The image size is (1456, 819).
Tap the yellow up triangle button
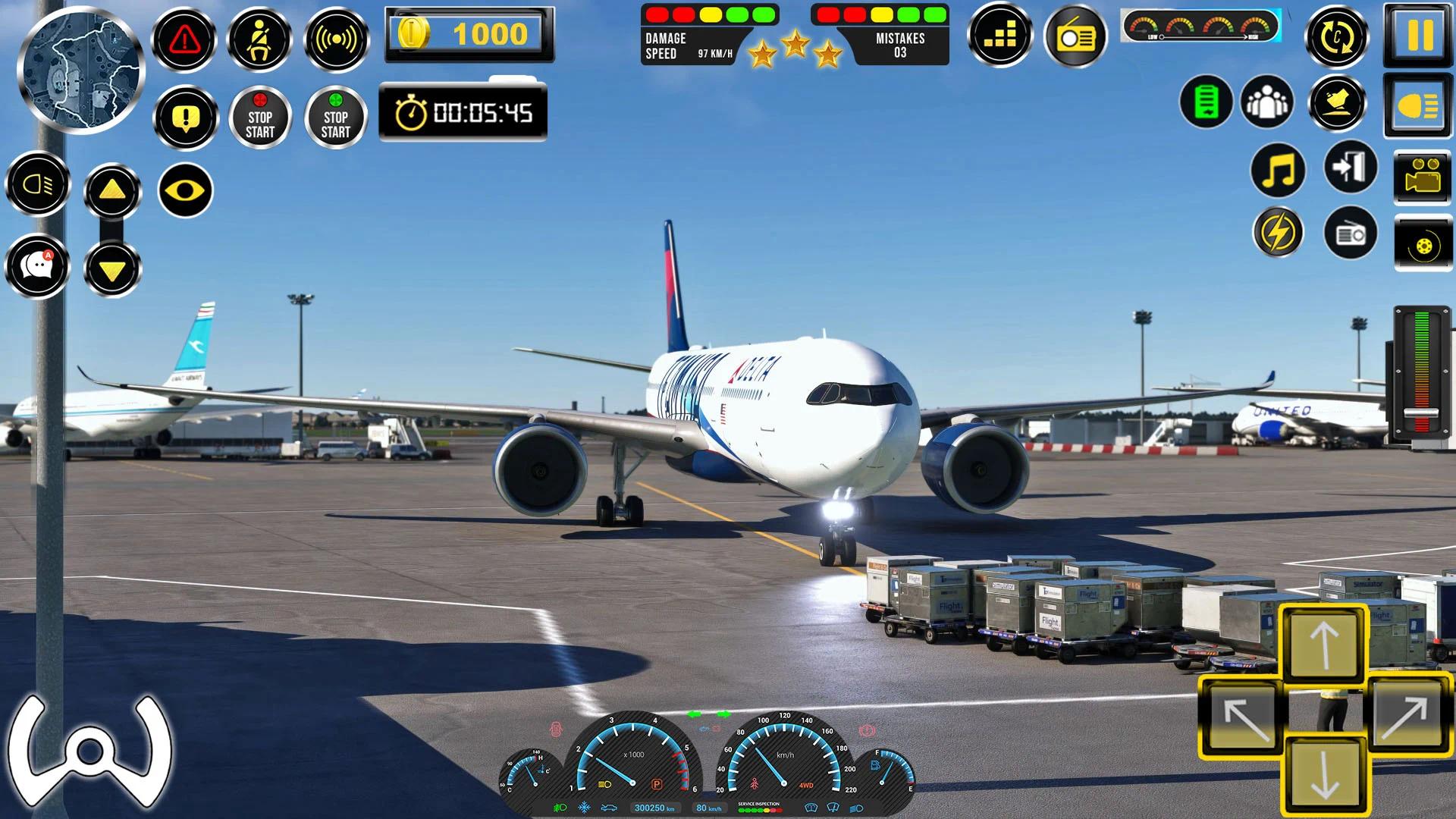click(112, 190)
